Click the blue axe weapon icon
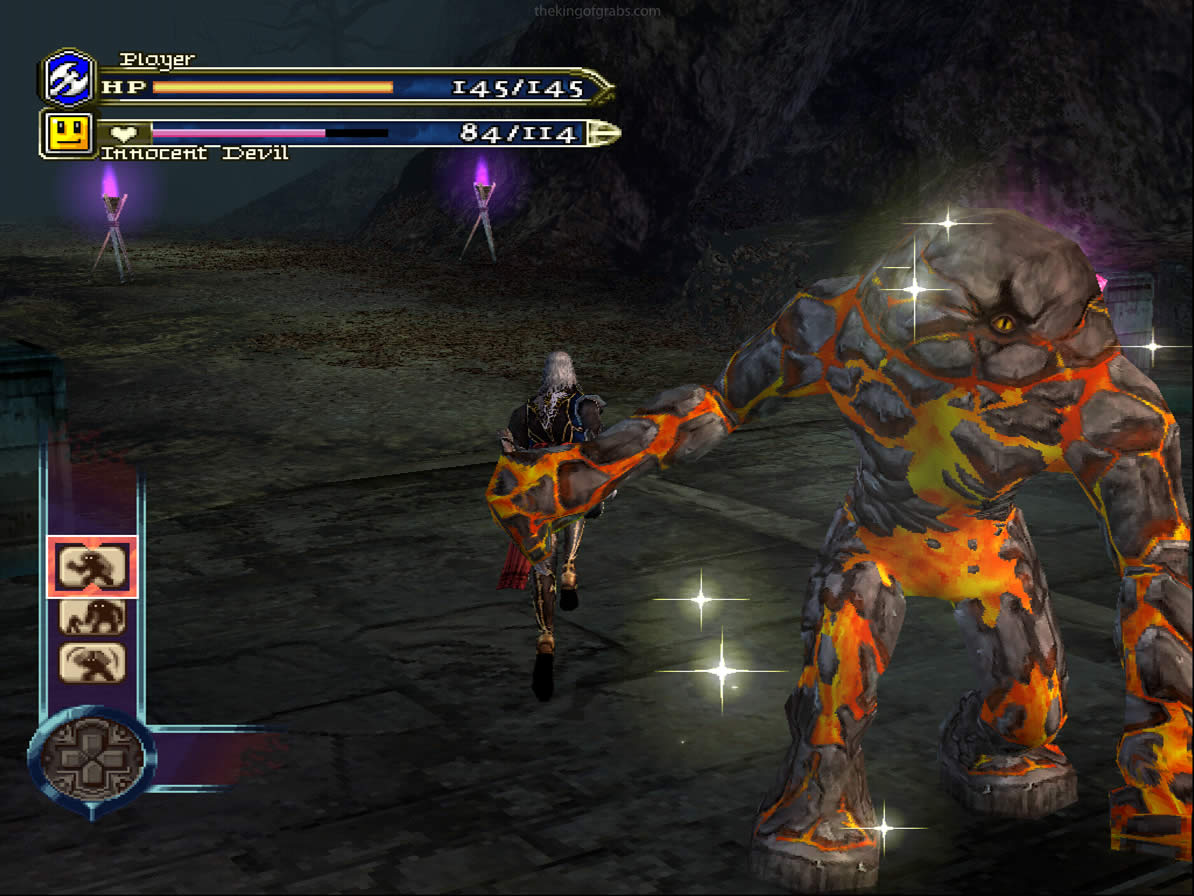The height and width of the screenshot is (896, 1194). click(x=69, y=78)
